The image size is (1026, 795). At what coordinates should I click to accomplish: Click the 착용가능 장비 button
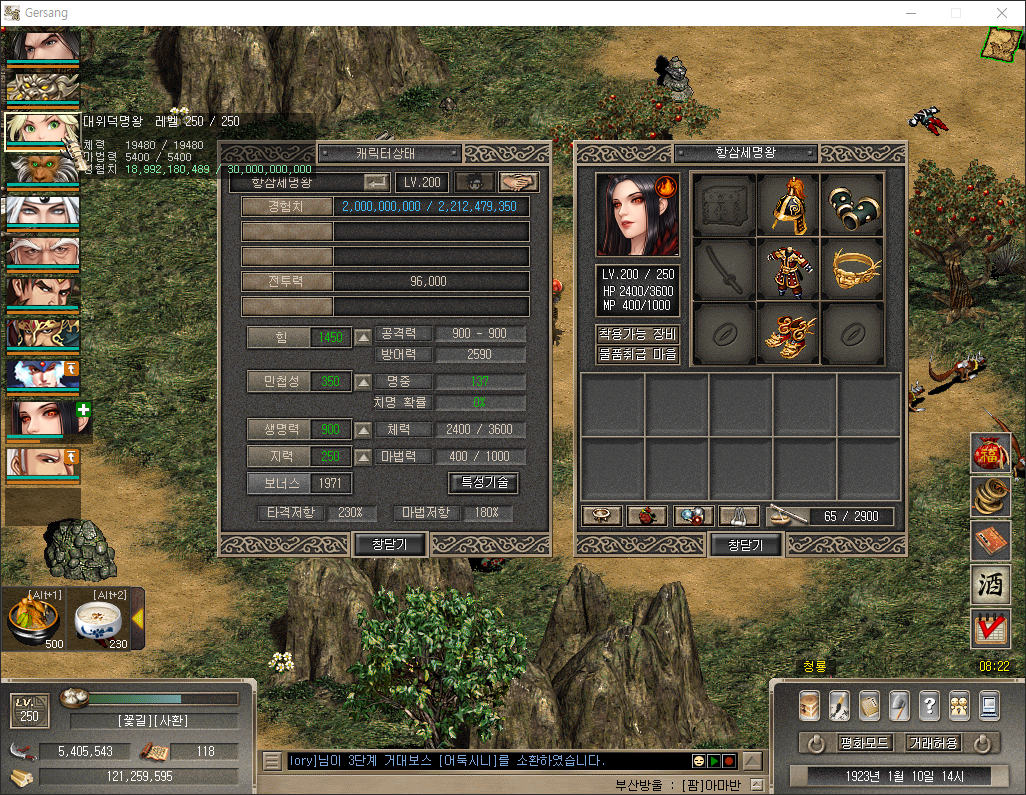click(637, 334)
